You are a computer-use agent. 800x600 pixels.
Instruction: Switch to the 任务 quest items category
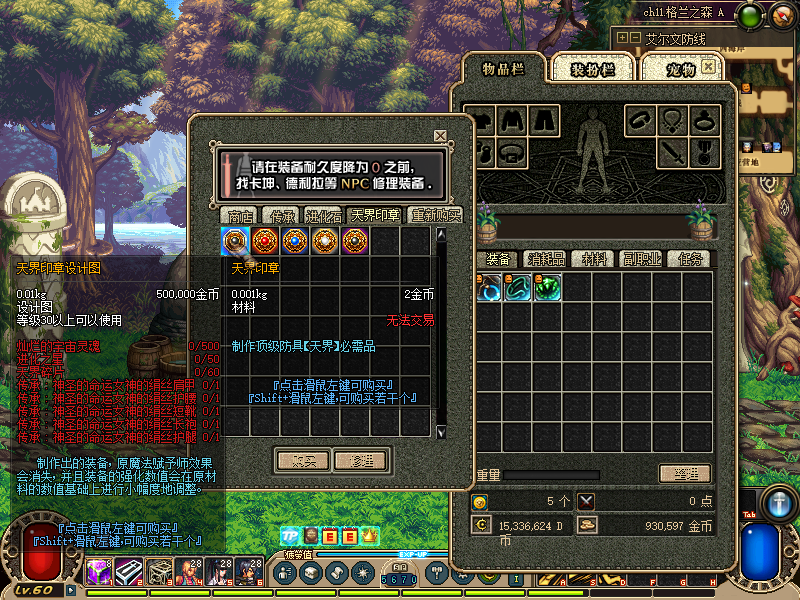coord(691,259)
